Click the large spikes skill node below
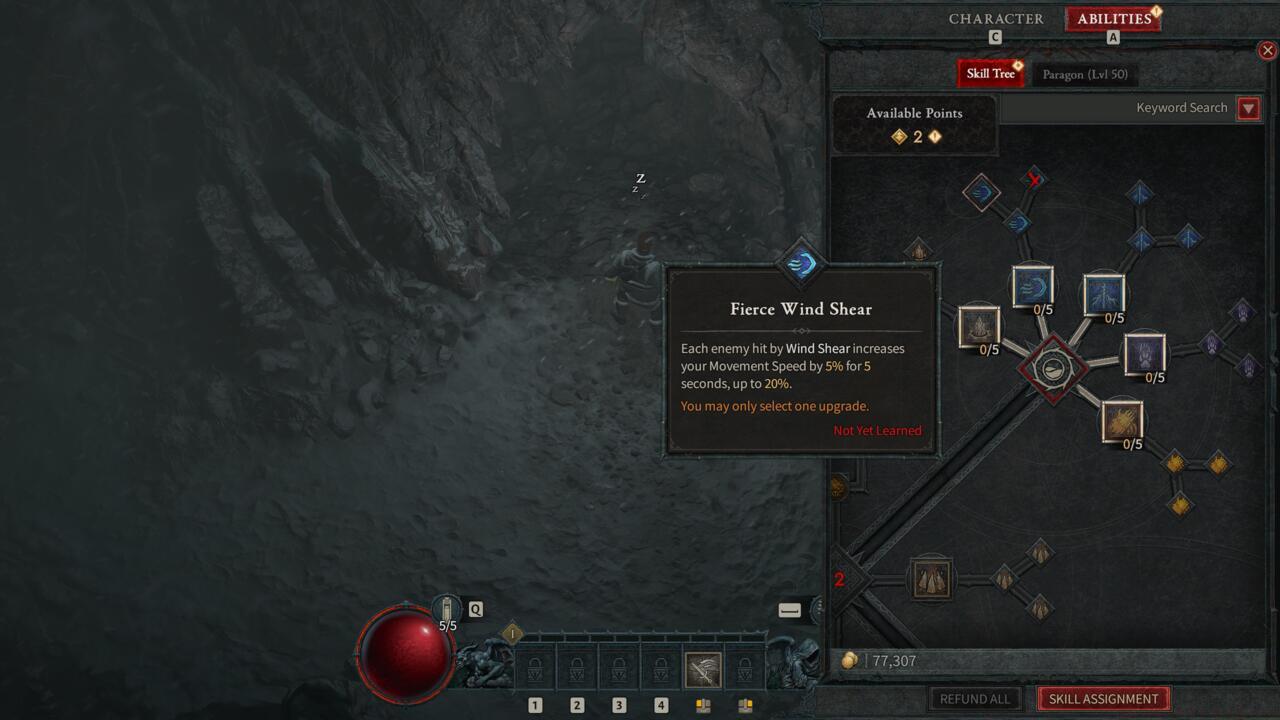 pos(931,579)
